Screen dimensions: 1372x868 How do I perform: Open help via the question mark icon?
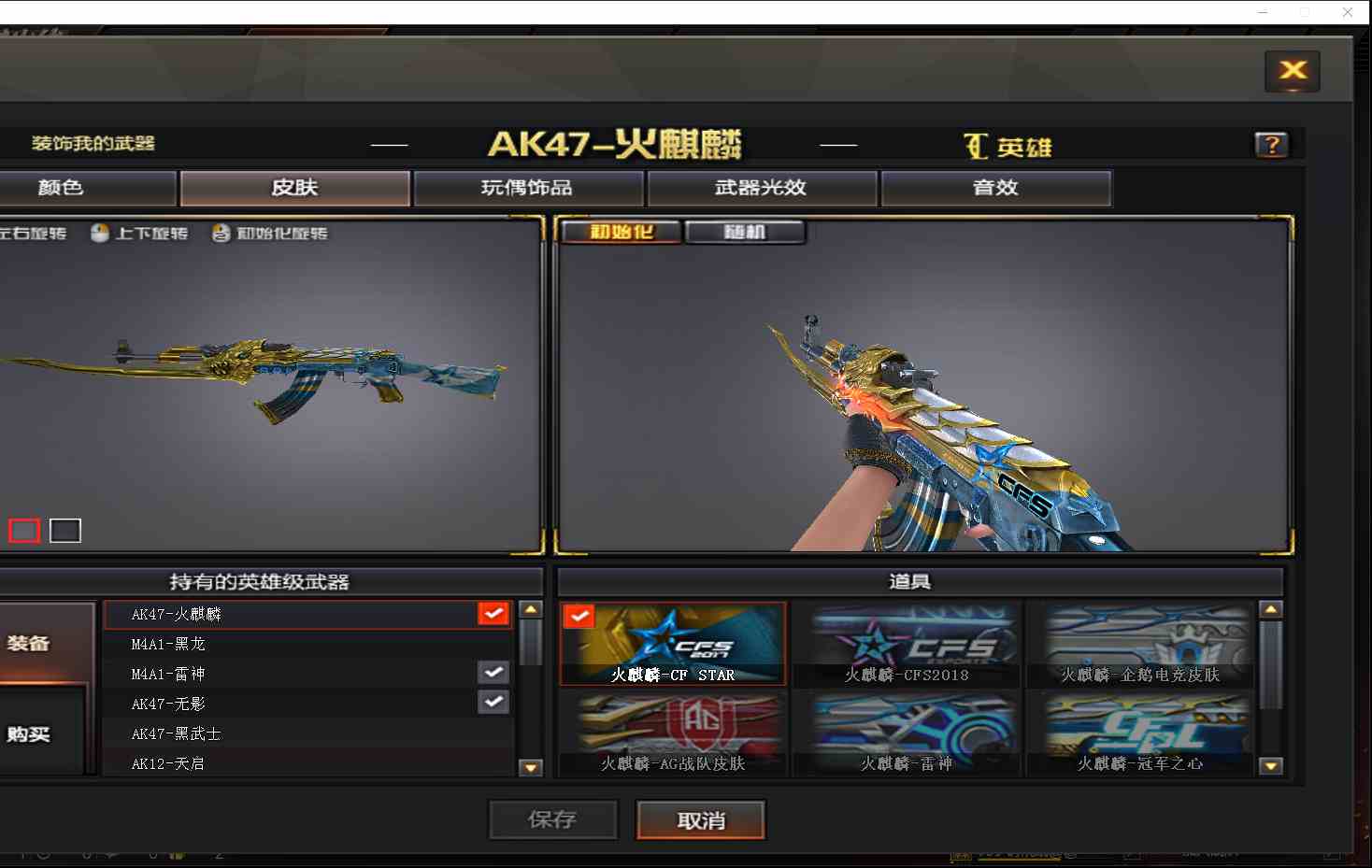1271,144
